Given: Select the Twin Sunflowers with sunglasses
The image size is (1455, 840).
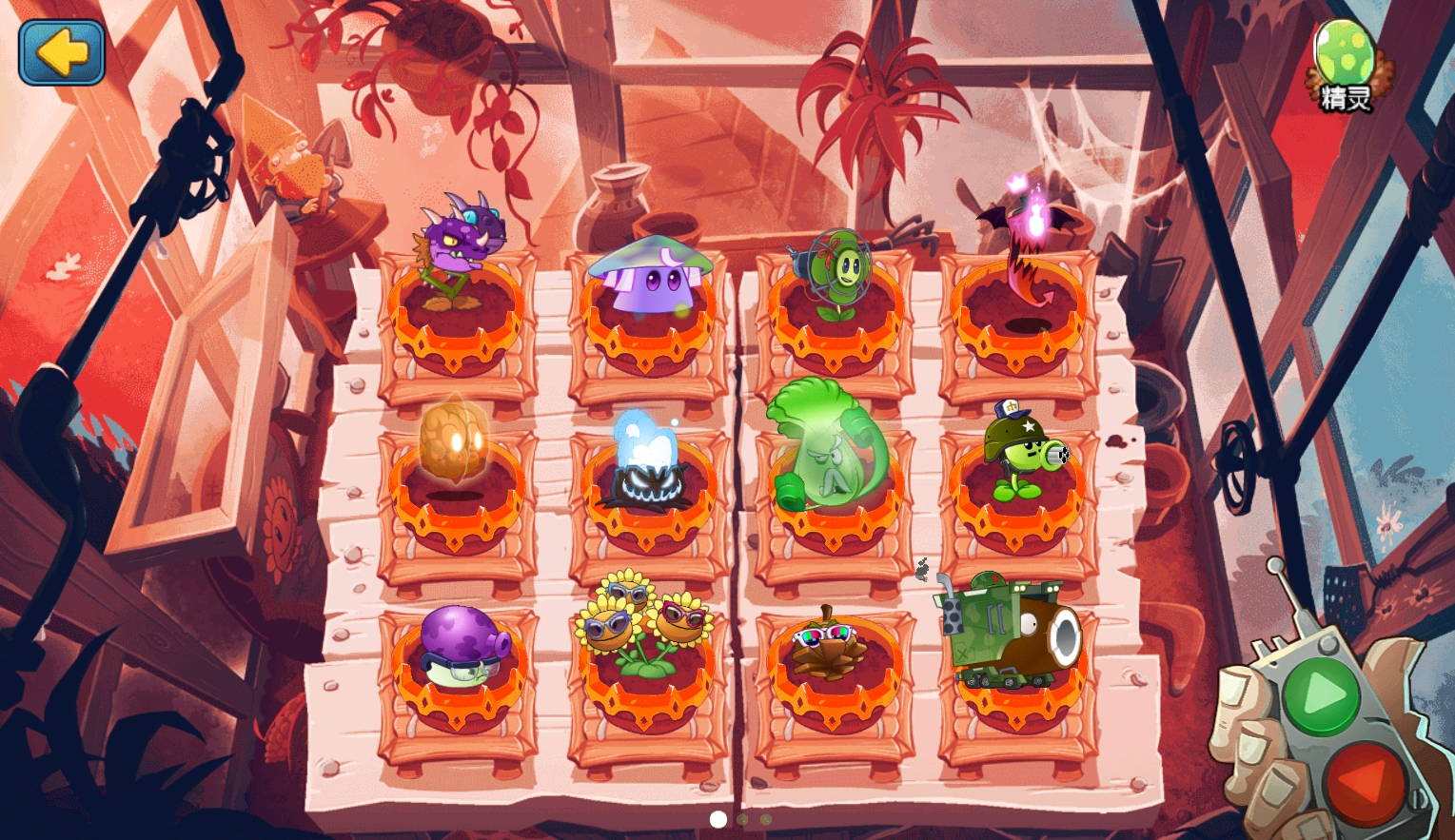Looking at the screenshot, I should click(646, 633).
